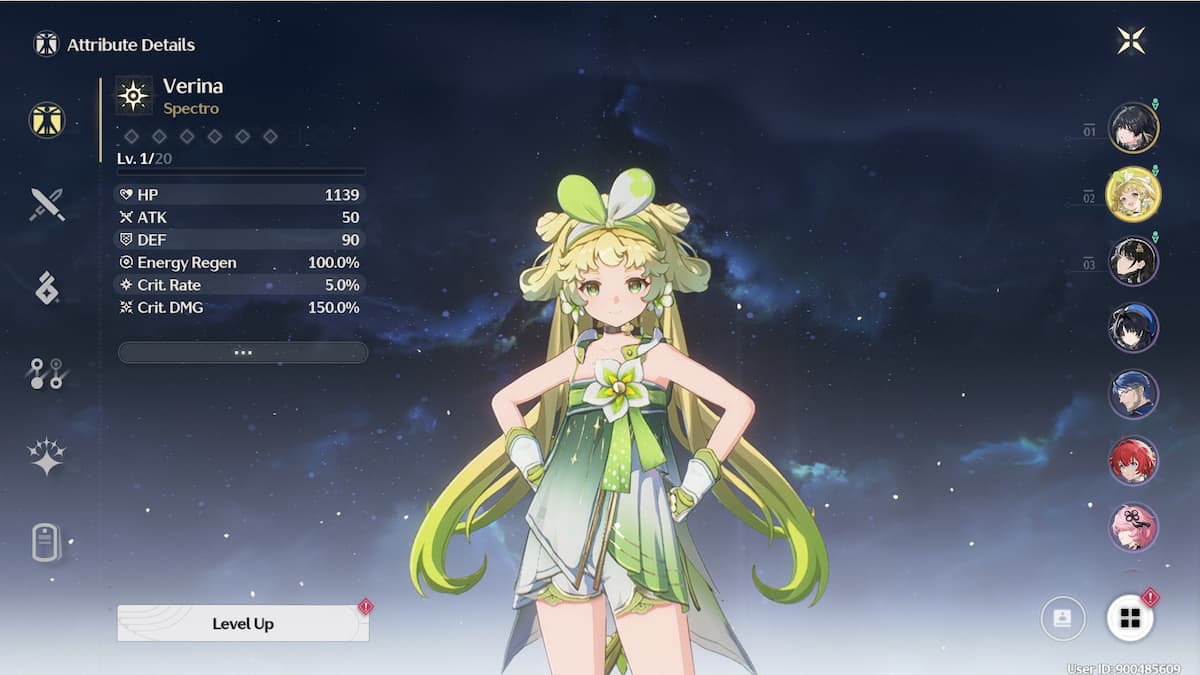The image size is (1200, 675).
Task: Pick the dark-haired character with blue backdrop
Action: point(1133,328)
